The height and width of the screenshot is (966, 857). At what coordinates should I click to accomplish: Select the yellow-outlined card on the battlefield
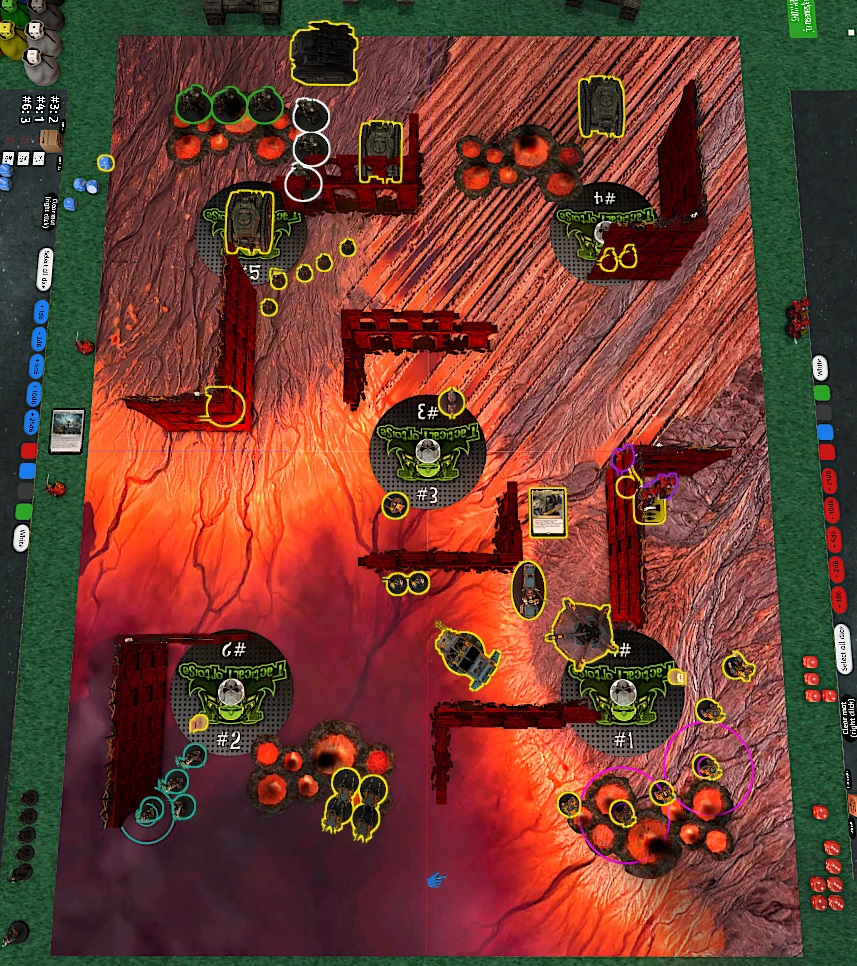point(549,513)
